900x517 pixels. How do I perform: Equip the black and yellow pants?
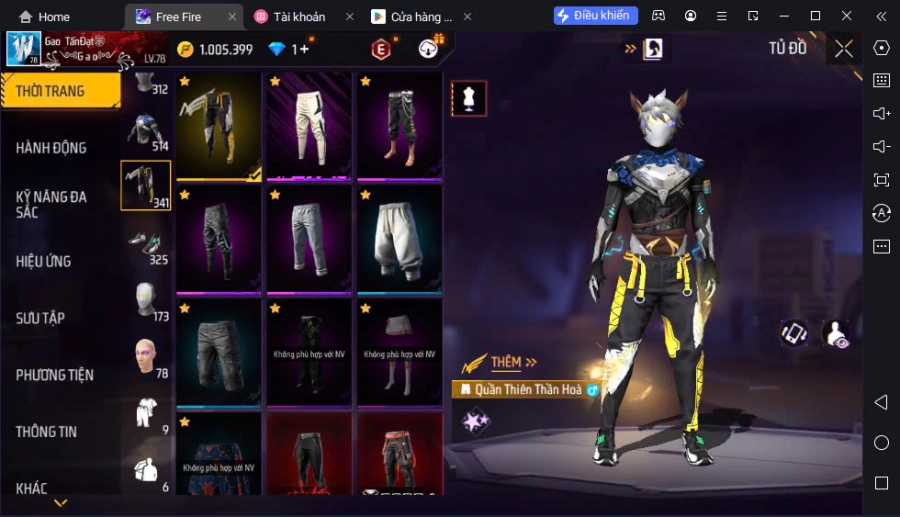pos(219,126)
